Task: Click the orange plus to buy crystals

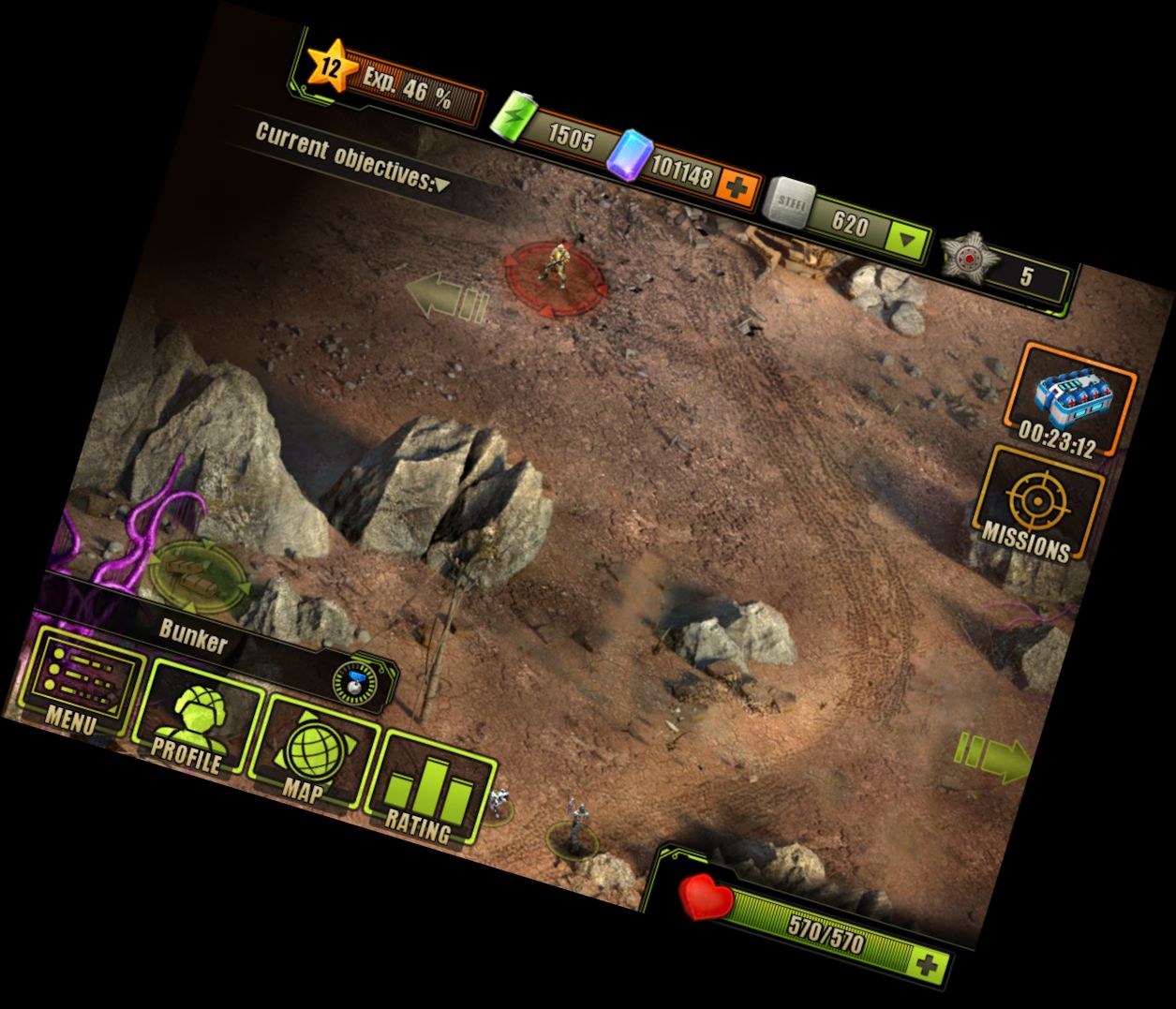Action: 737,188
